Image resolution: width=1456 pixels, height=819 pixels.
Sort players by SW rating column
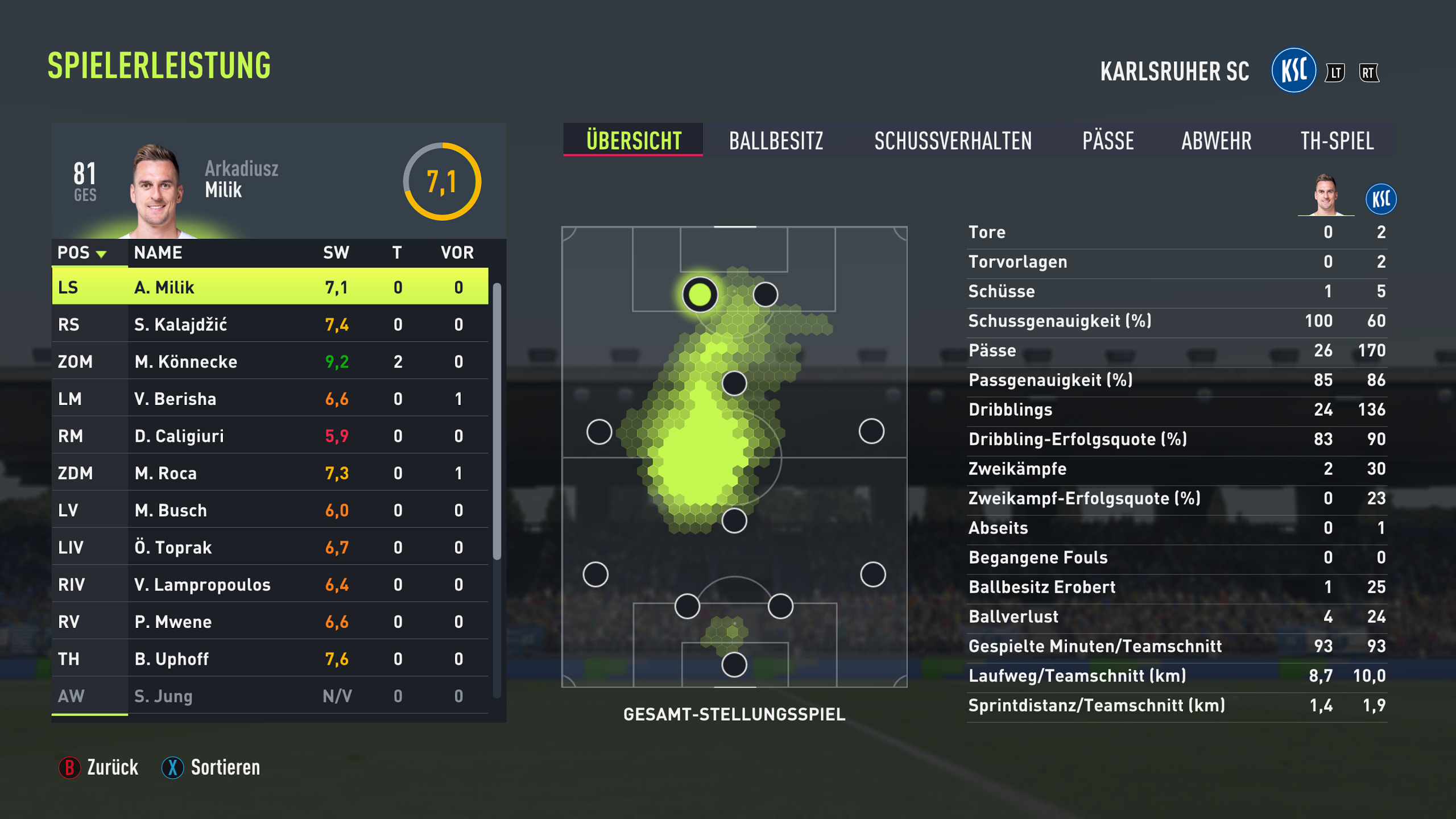(336, 253)
